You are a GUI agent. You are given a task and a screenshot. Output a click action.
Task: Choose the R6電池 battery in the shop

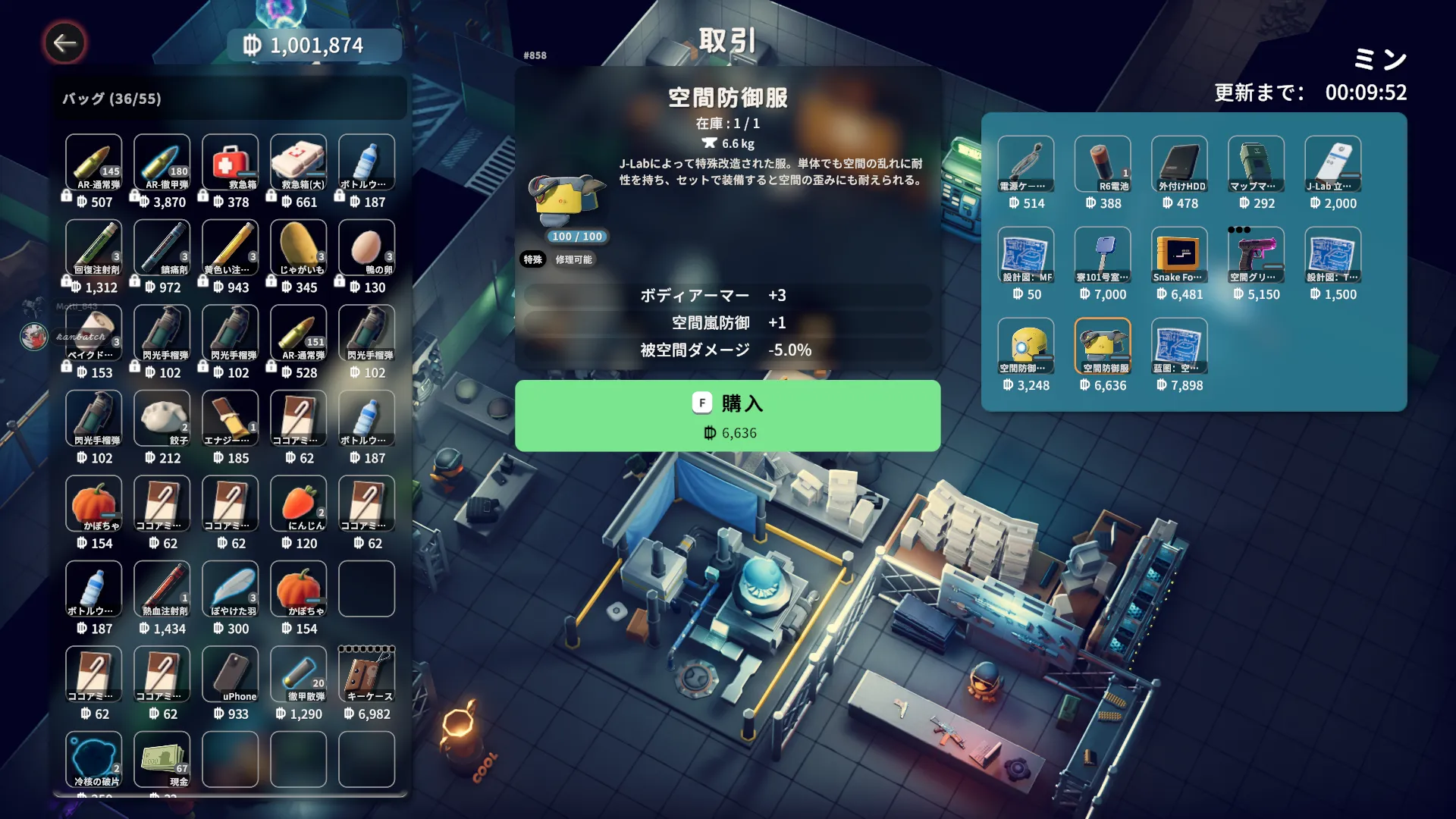point(1103,164)
